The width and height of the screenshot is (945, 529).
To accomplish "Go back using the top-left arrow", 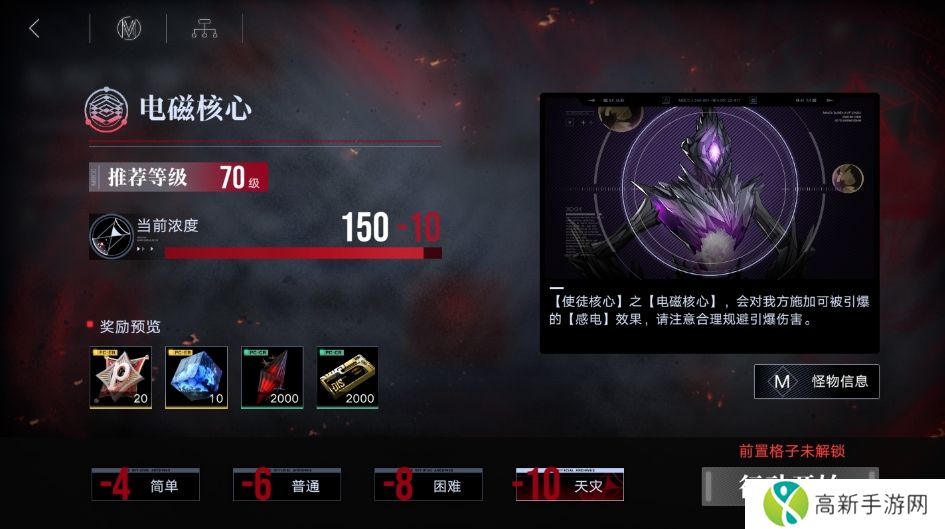I will (35, 29).
